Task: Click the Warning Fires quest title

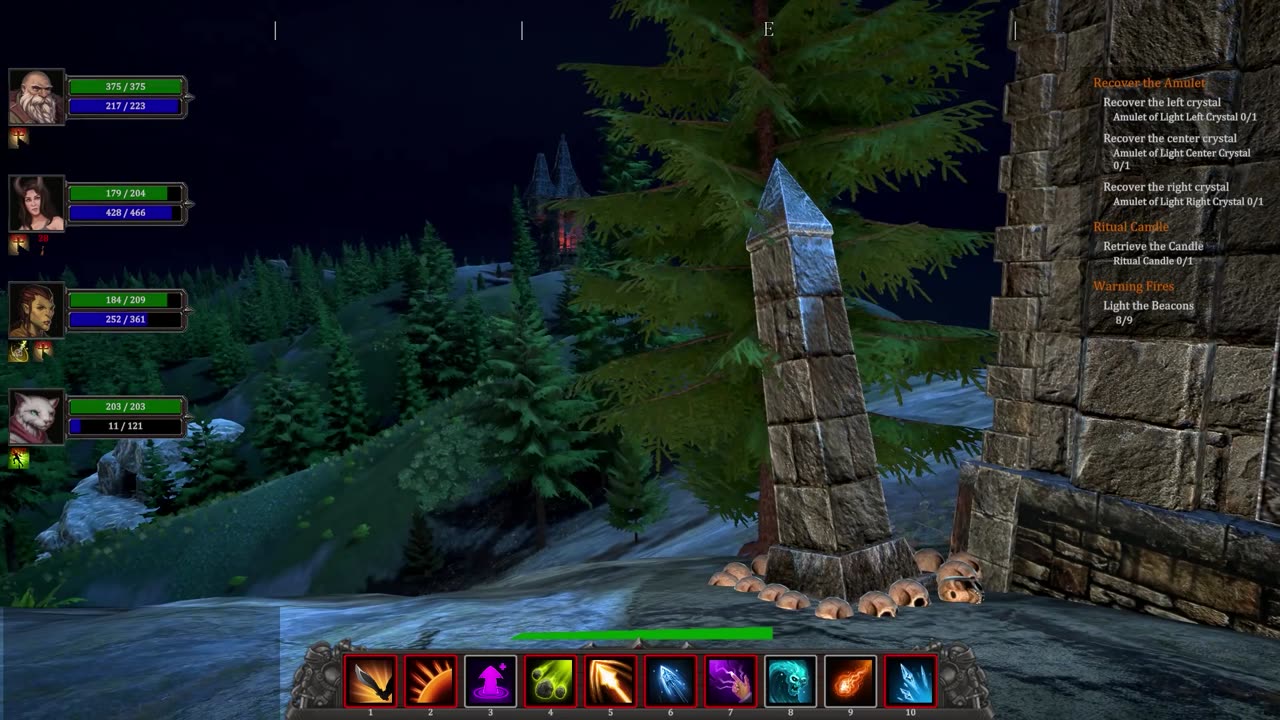Action: click(x=1133, y=286)
